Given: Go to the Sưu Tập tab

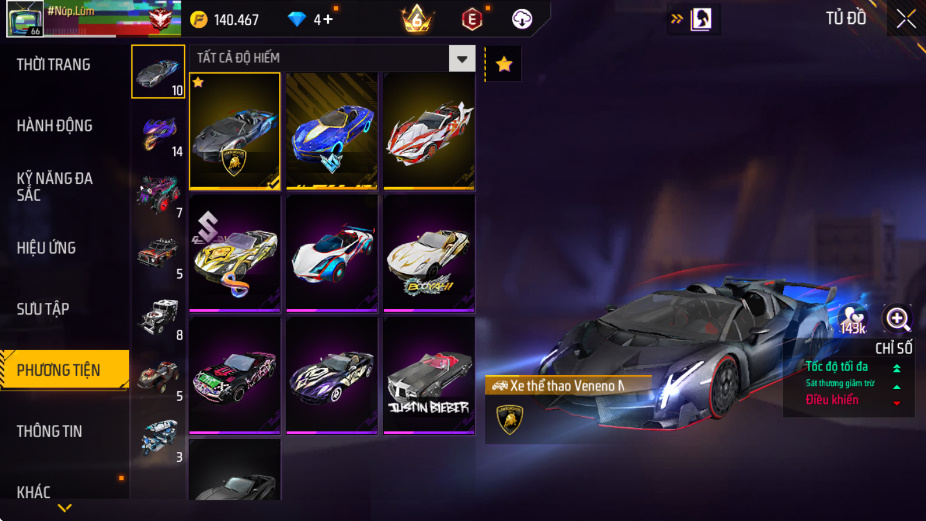Looking at the screenshot, I should click(x=44, y=309).
